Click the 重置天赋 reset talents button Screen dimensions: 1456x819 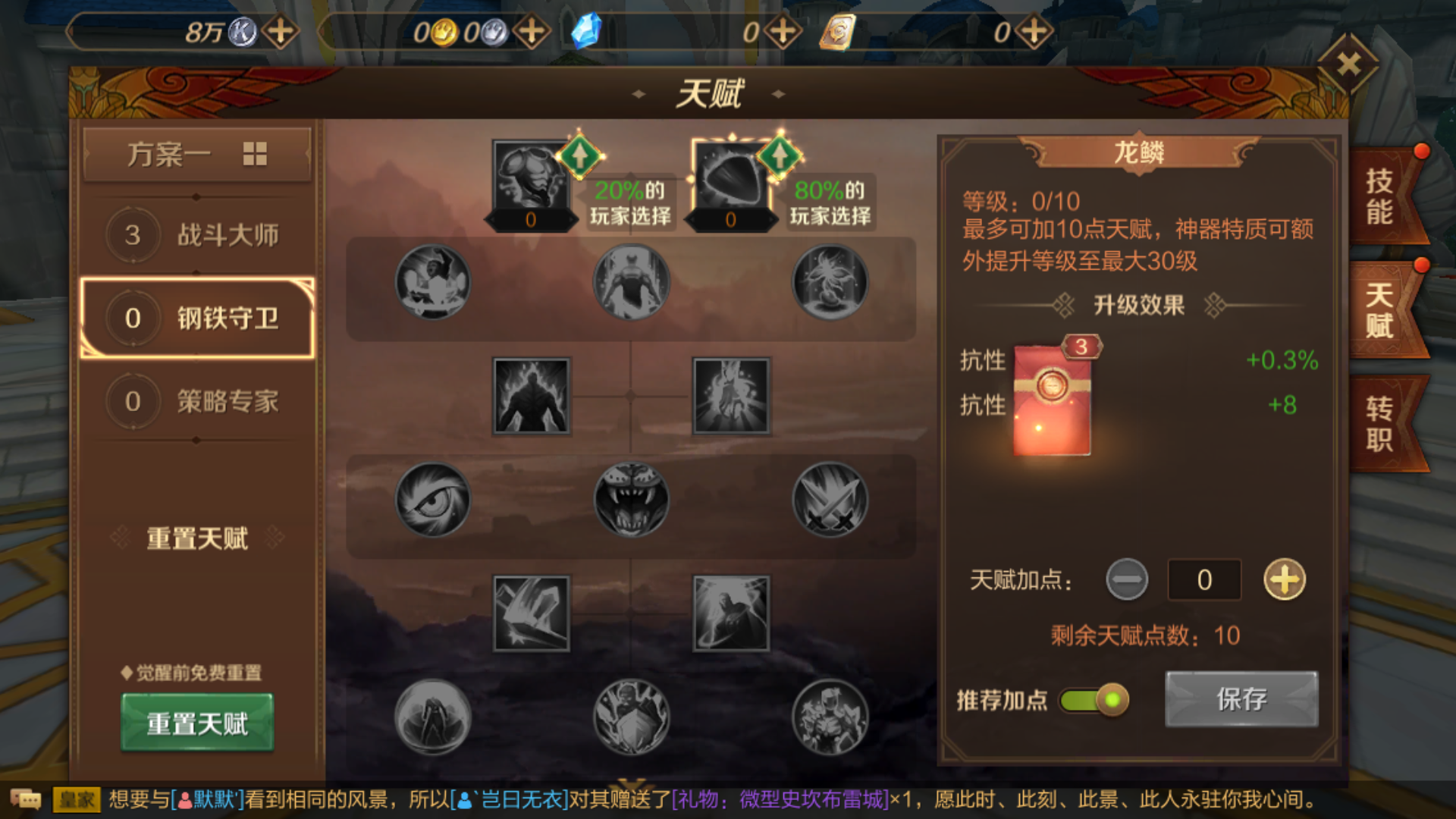(x=196, y=724)
